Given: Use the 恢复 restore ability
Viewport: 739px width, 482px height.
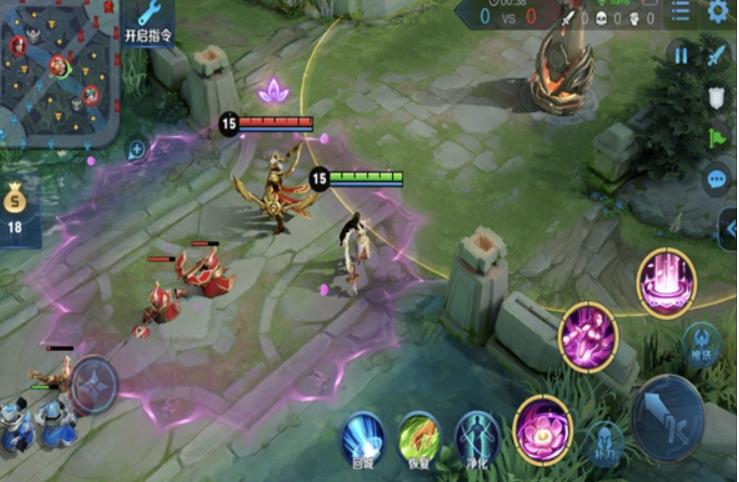Looking at the screenshot, I should point(420,438).
